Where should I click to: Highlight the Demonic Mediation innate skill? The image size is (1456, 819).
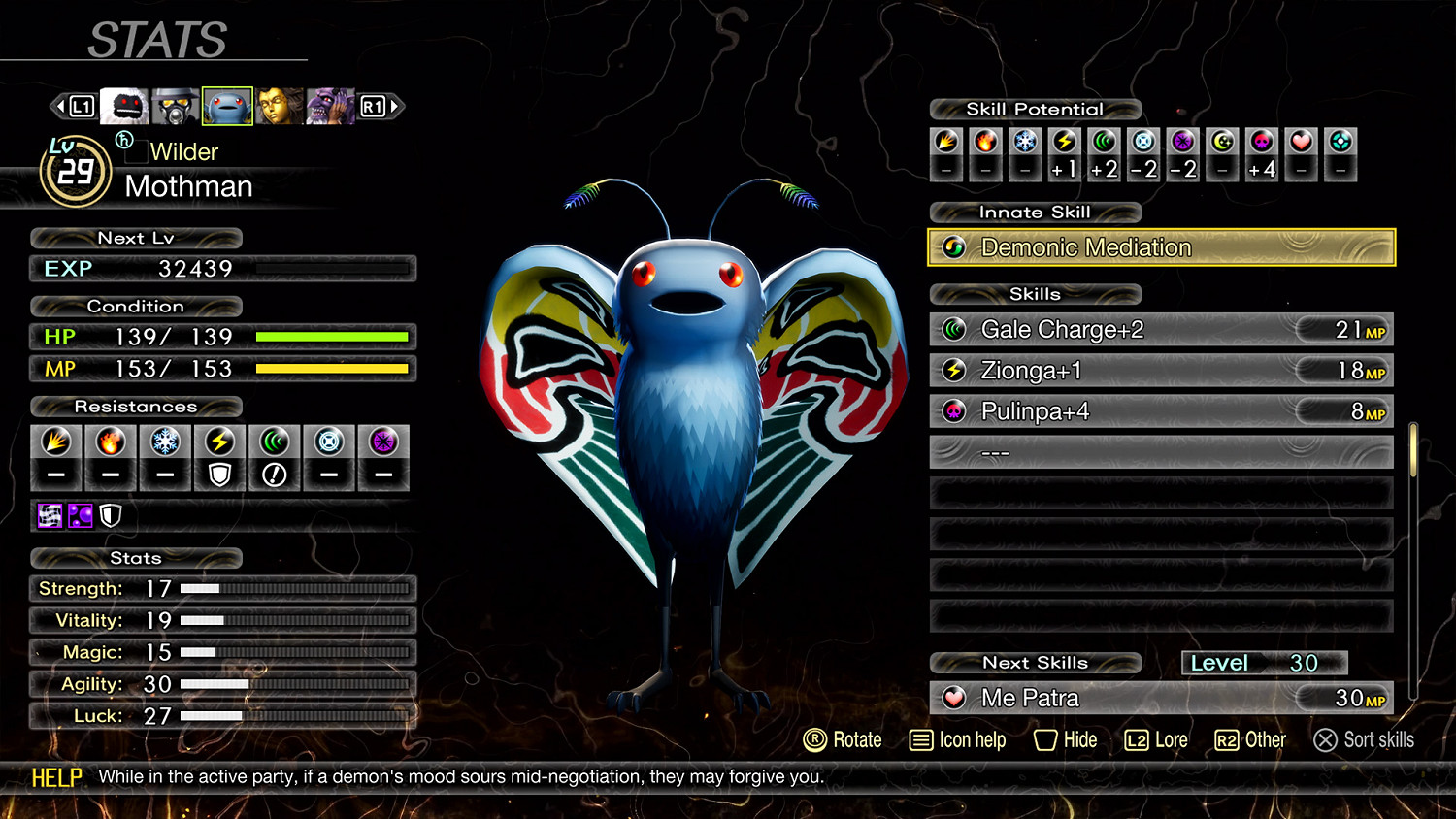click(x=1161, y=247)
